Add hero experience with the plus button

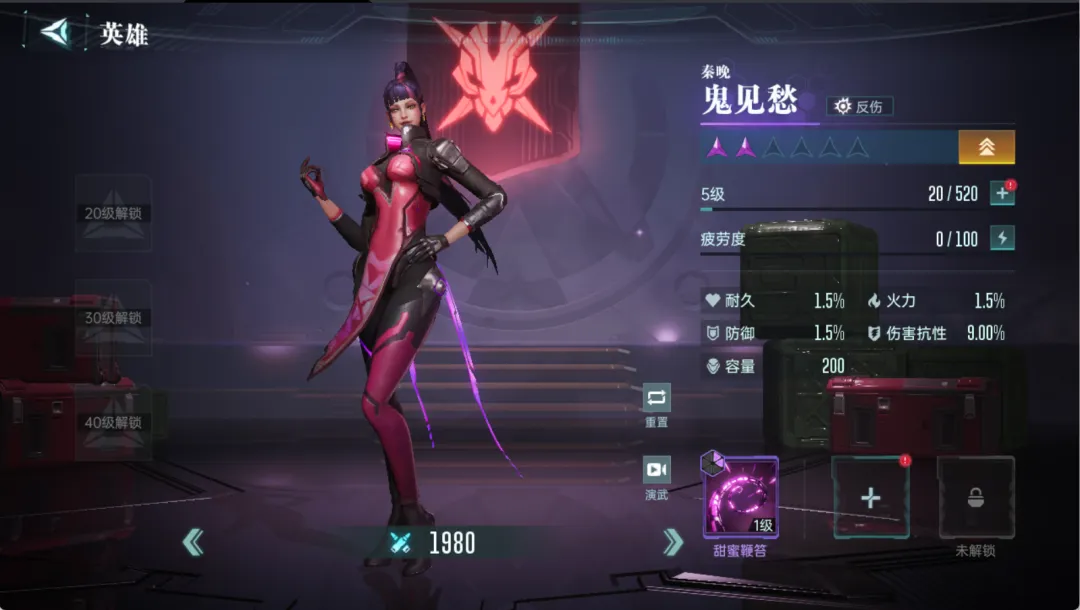click(1002, 193)
